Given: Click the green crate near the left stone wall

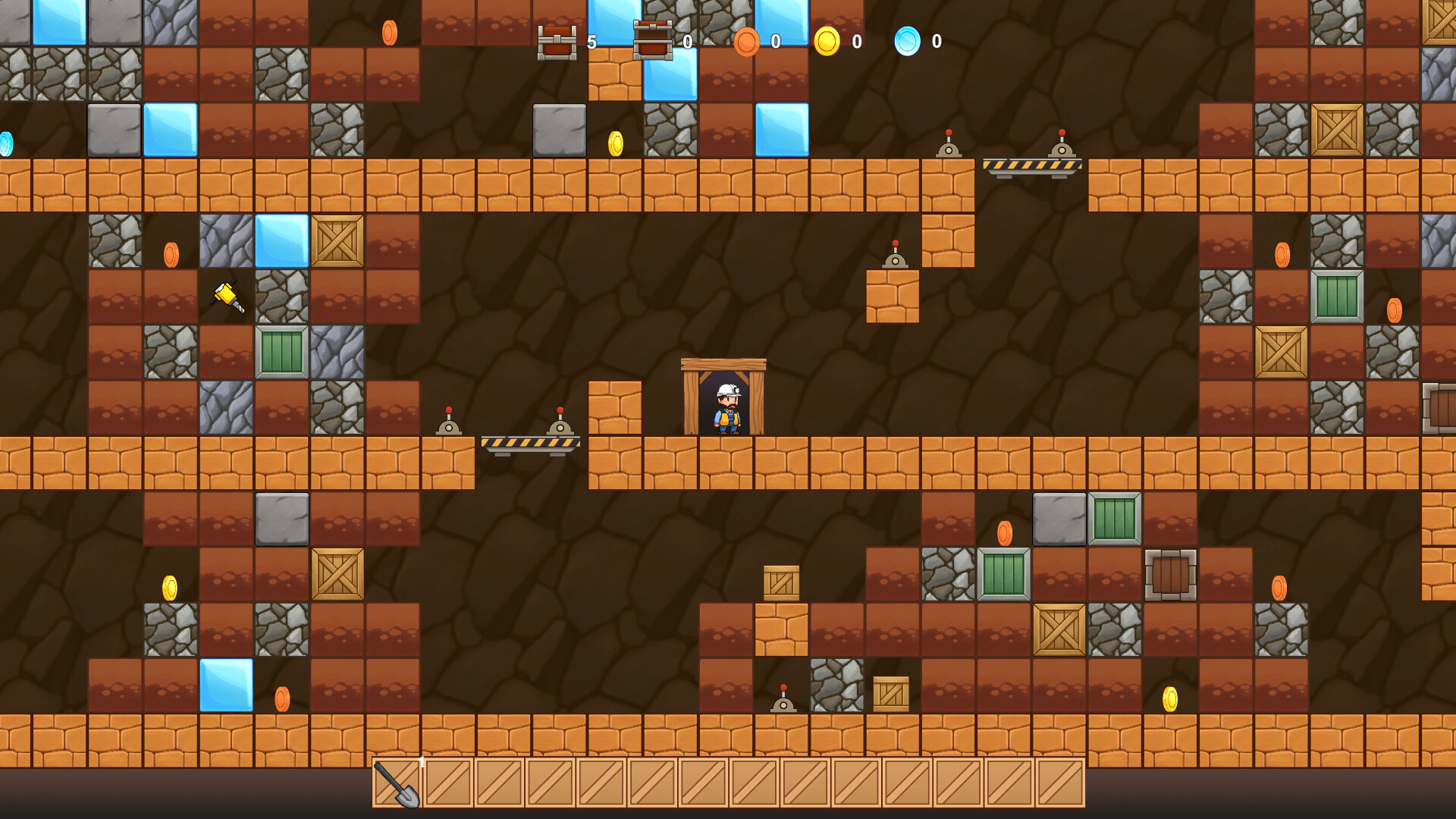Looking at the screenshot, I should click(281, 353).
